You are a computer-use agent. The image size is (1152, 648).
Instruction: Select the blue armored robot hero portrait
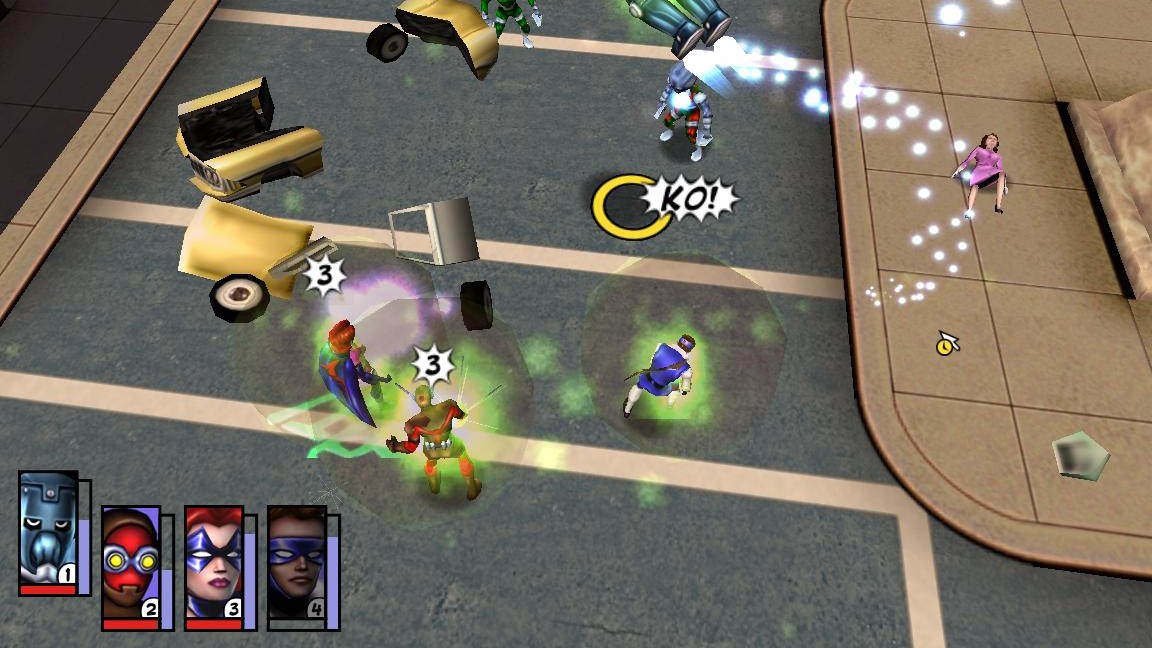coord(48,530)
